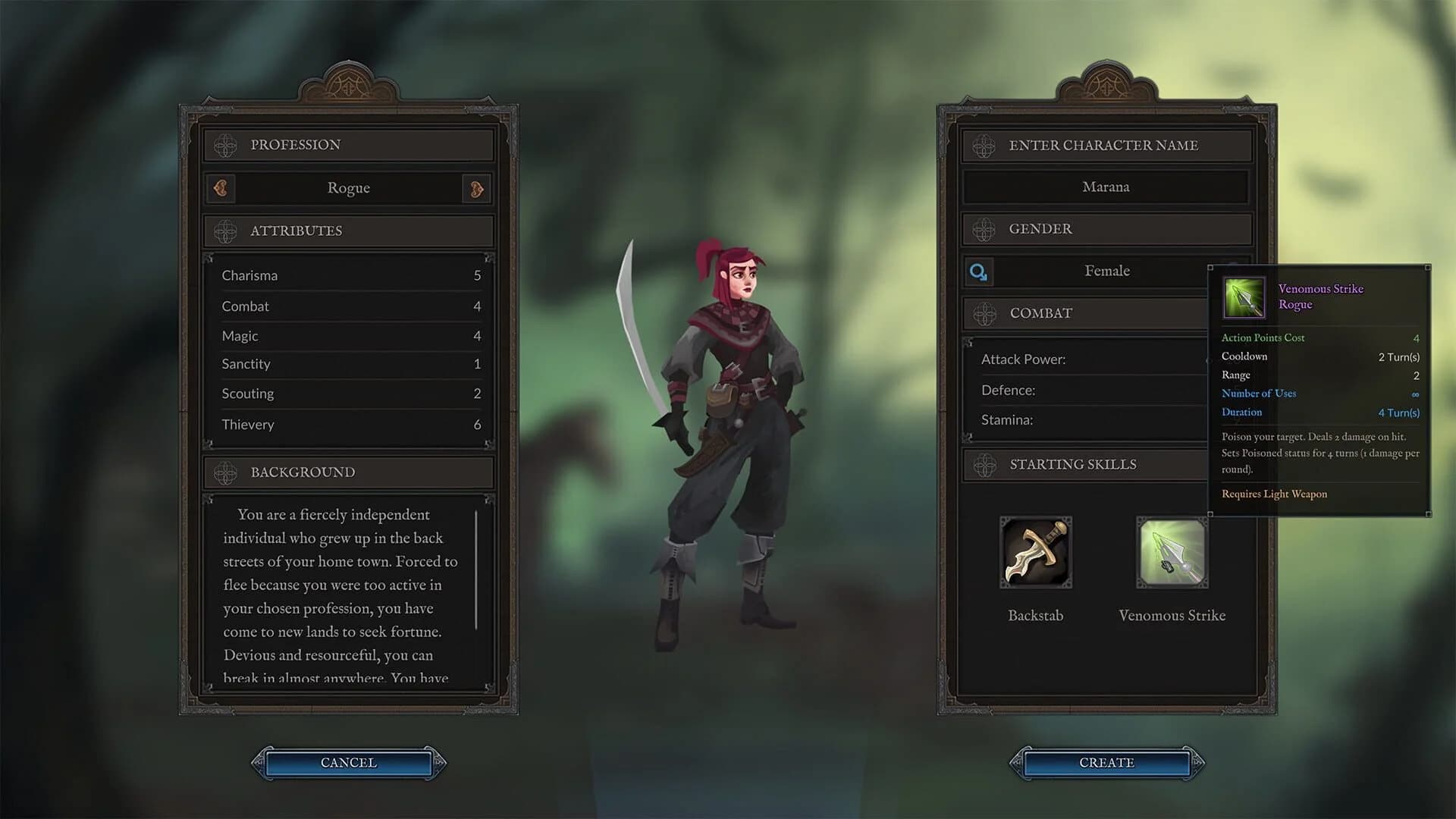Open the PROFESSION panel header
Image resolution: width=1456 pixels, height=819 pixels.
click(347, 144)
